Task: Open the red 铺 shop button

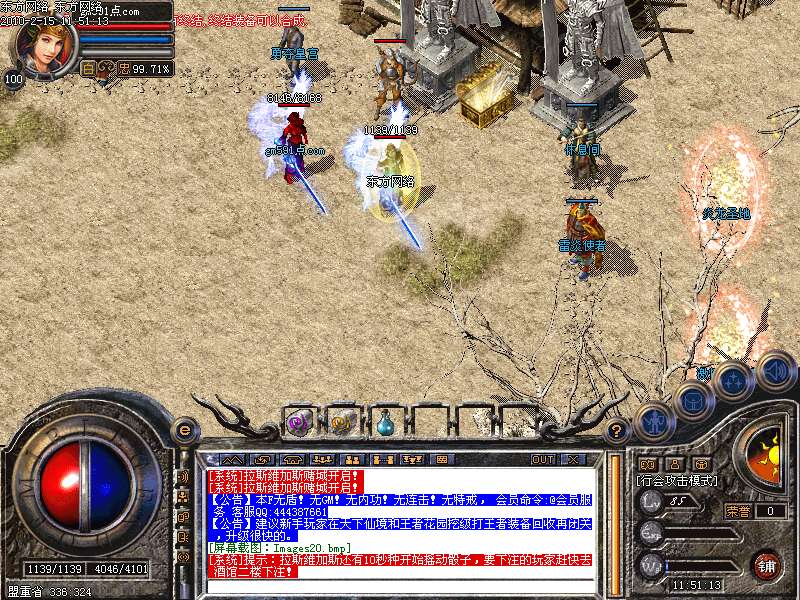Action: pyautogui.click(x=766, y=564)
